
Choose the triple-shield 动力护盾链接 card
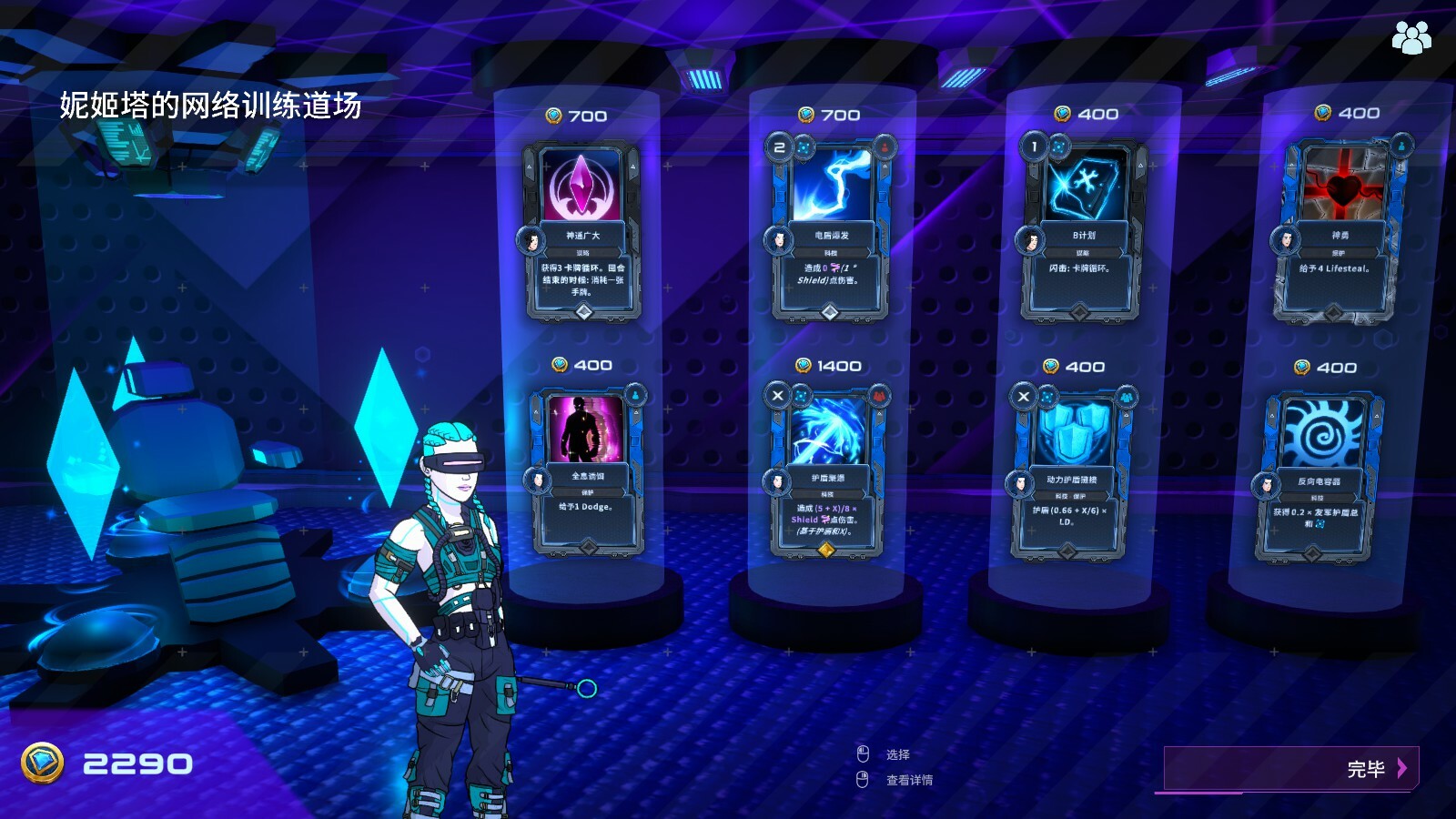[x=1070, y=475]
